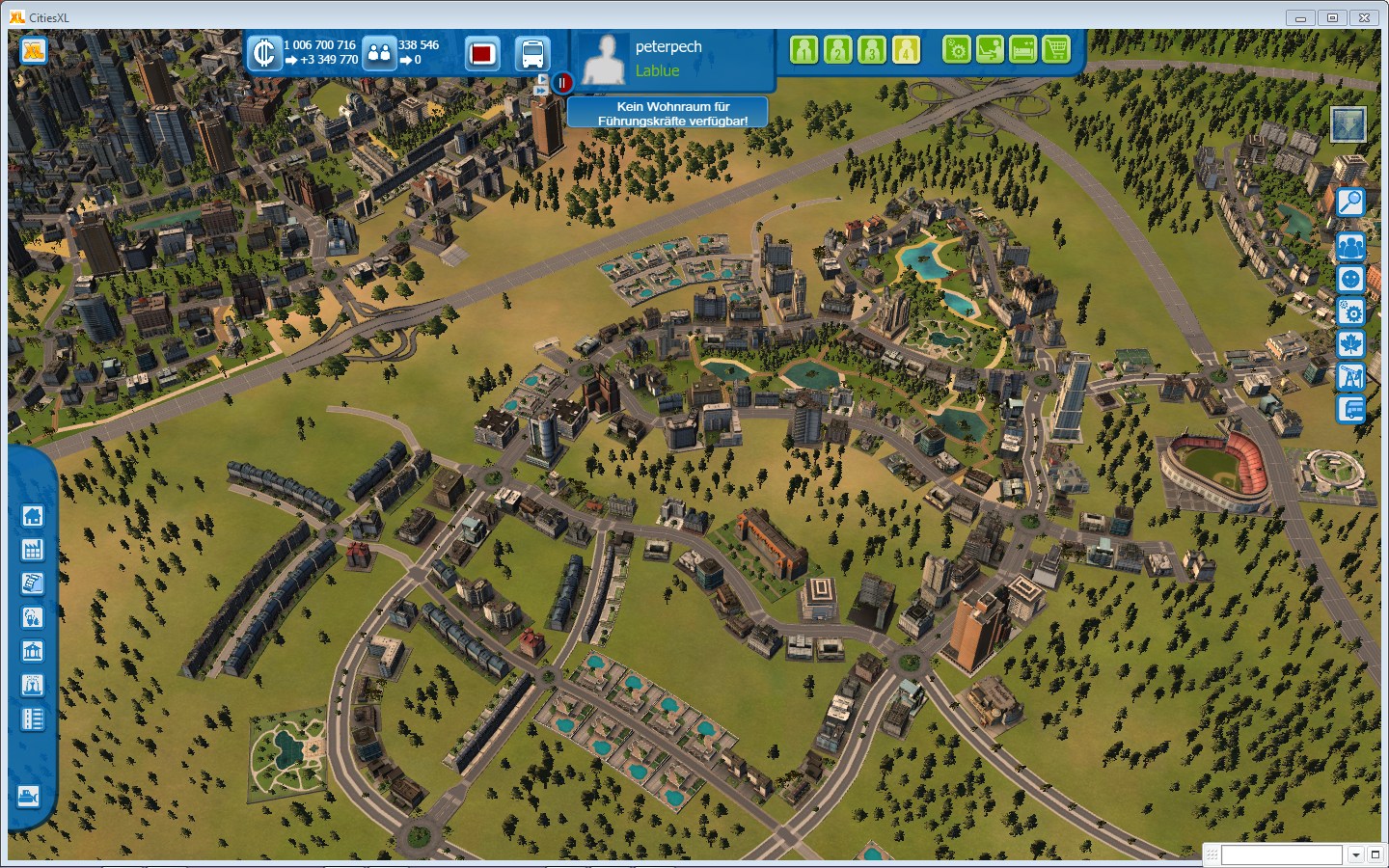Open the minimap thumbnail
Image resolution: width=1389 pixels, height=868 pixels.
click(1348, 124)
